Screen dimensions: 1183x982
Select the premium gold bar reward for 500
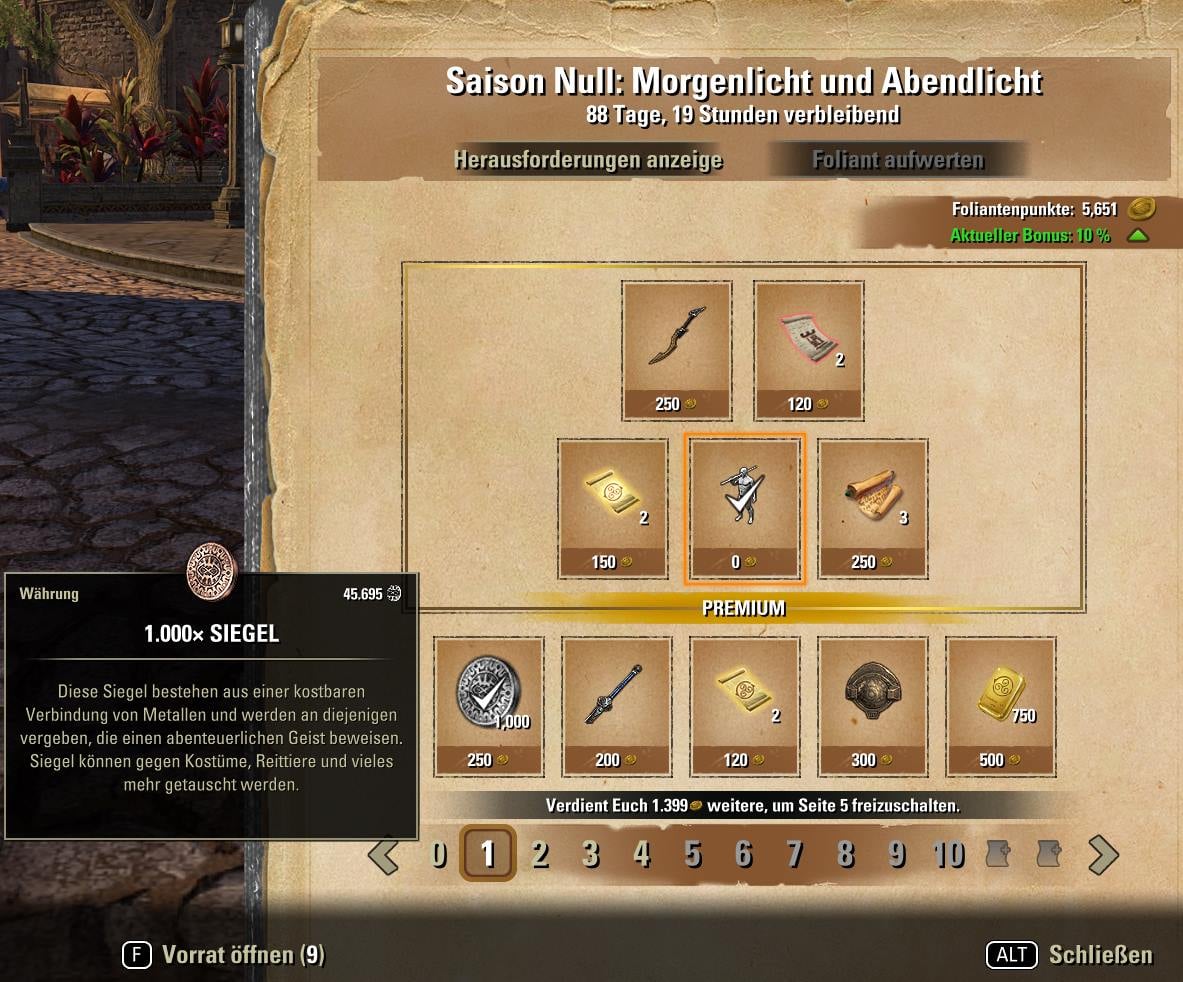(1000, 706)
